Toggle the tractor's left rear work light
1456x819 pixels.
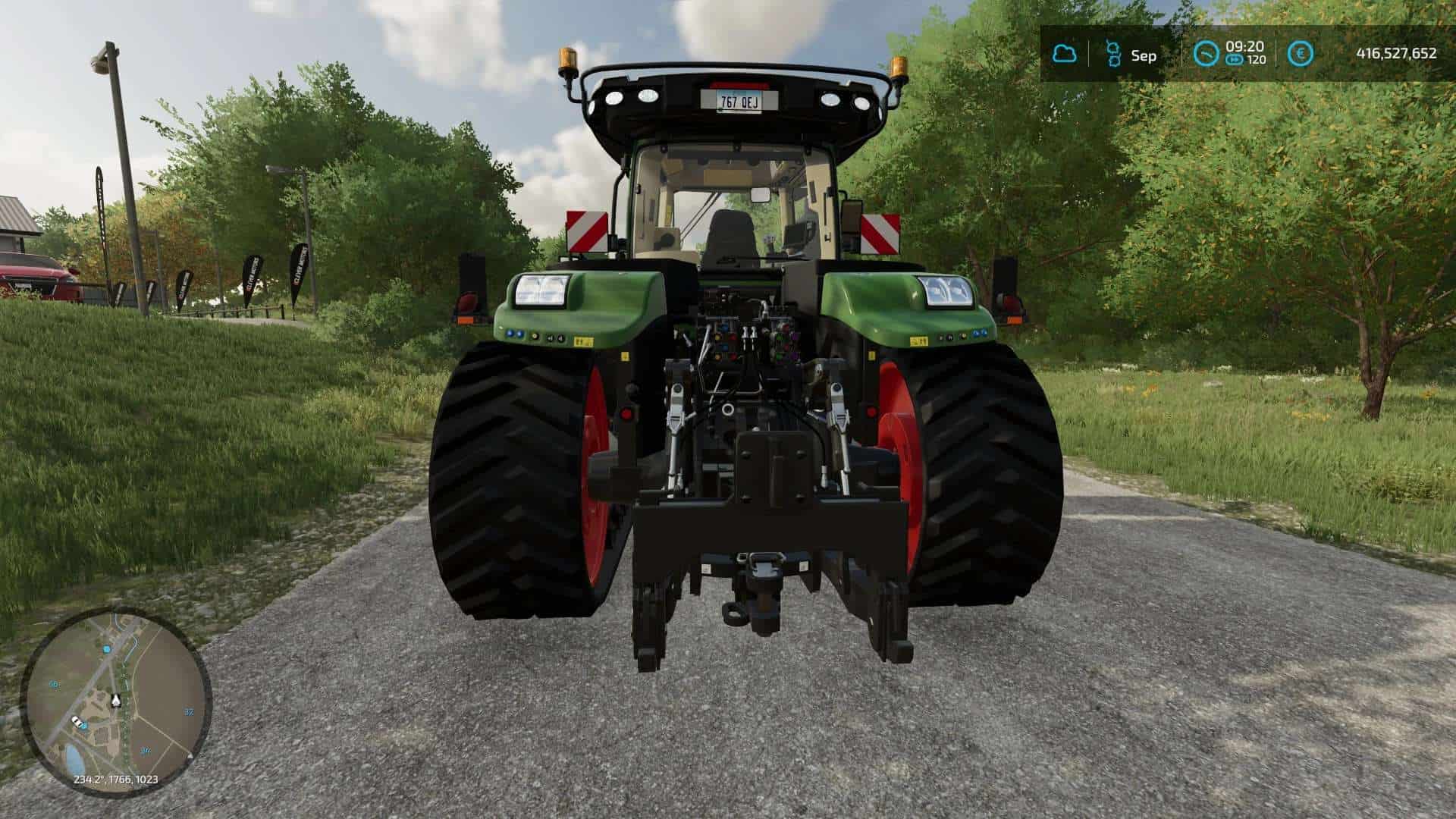[x=541, y=291]
